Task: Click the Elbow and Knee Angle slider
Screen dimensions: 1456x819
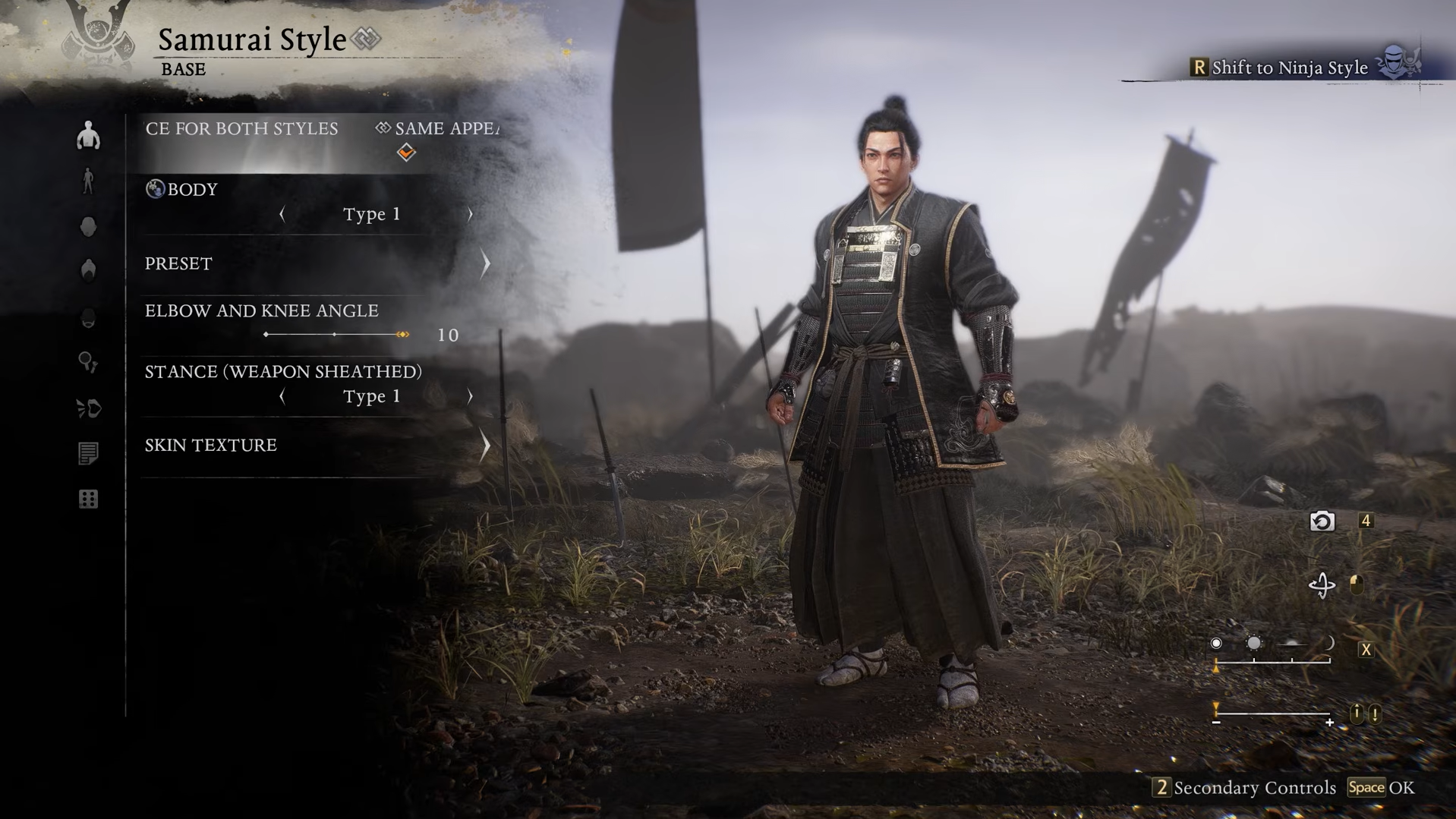Action: coord(334,335)
